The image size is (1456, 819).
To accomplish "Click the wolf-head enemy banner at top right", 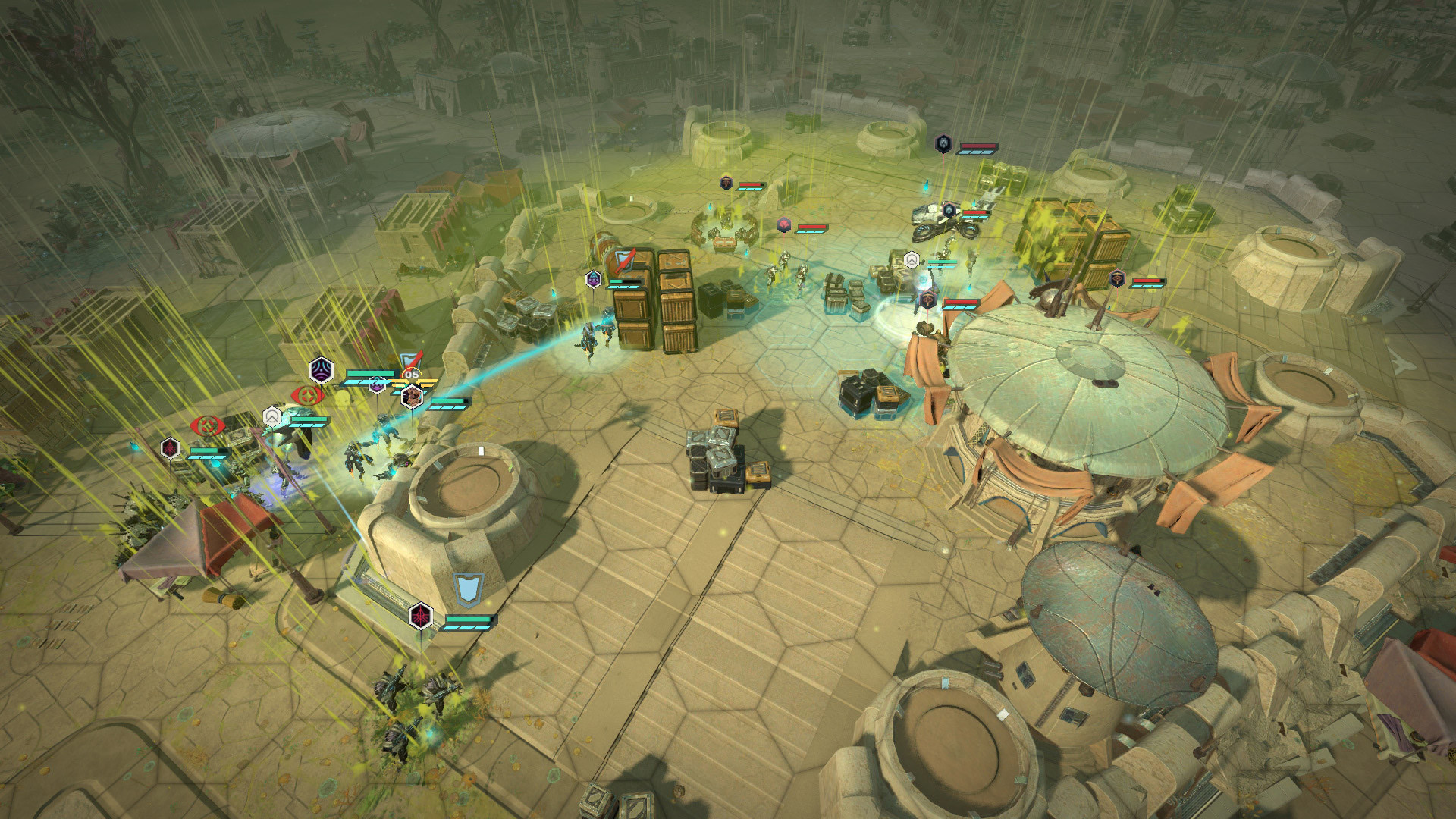I will click(943, 143).
